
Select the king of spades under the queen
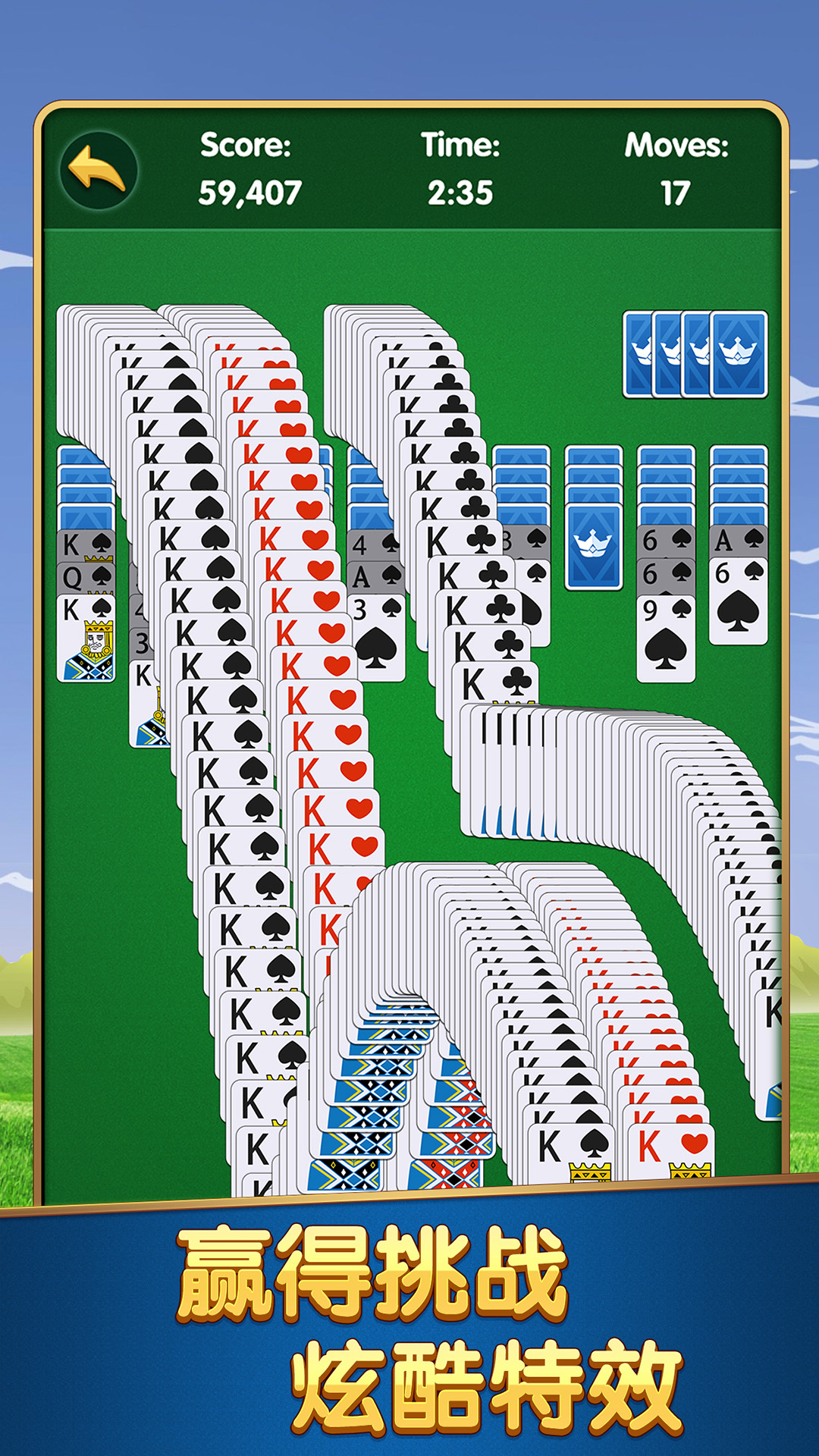pyautogui.click(x=86, y=639)
